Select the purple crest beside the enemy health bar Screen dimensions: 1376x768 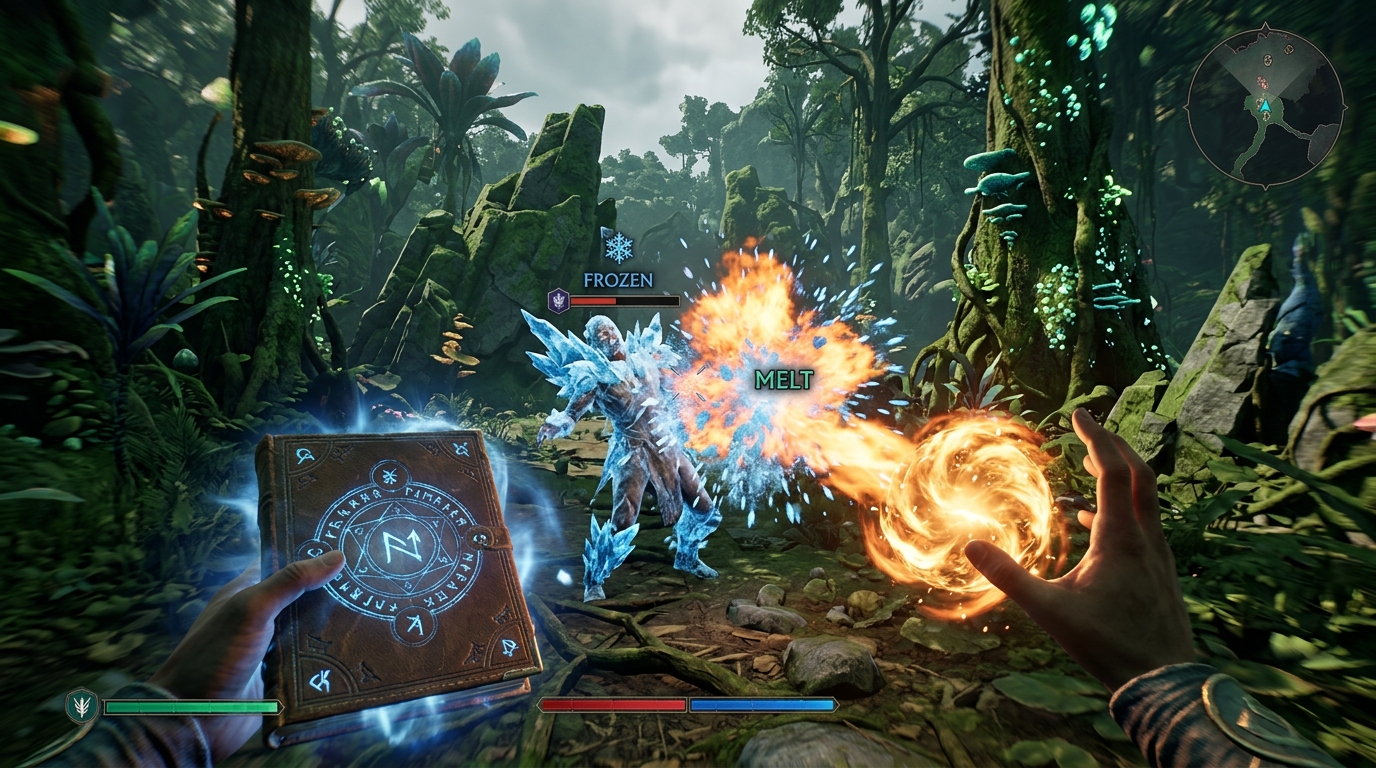tap(559, 301)
